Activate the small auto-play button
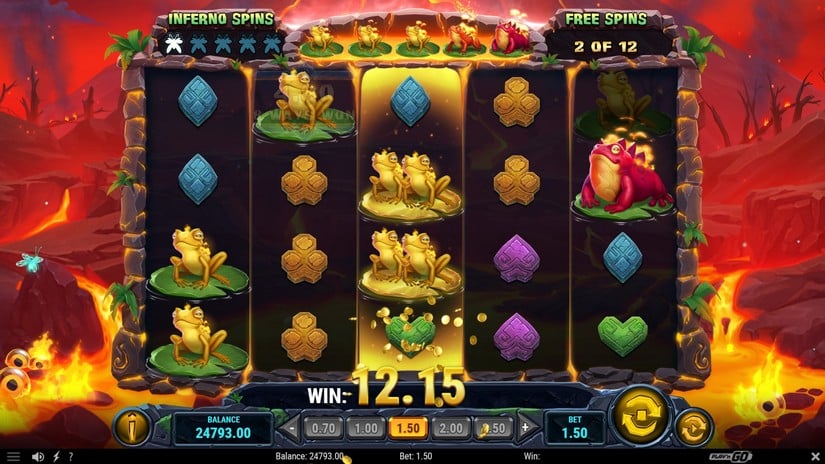The height and width of the screenshot is (464, 825). (693, 428)
